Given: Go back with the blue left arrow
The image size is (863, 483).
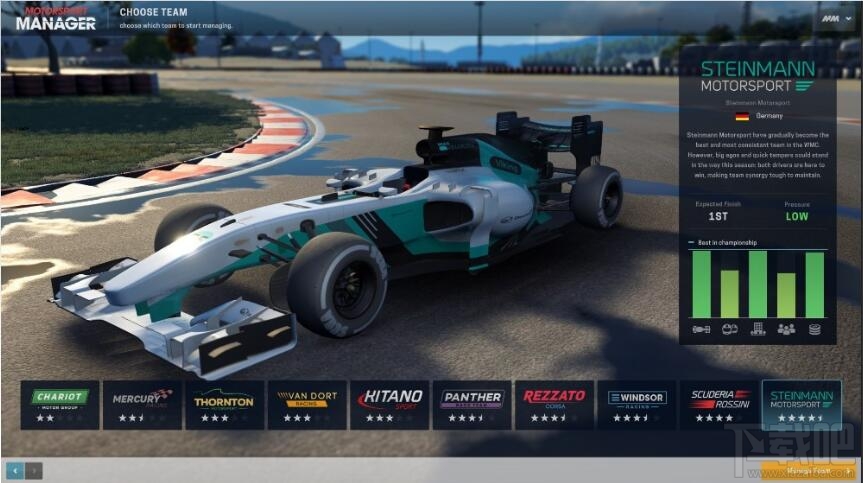Looking at the screenshot, I should tap(15, 469).
